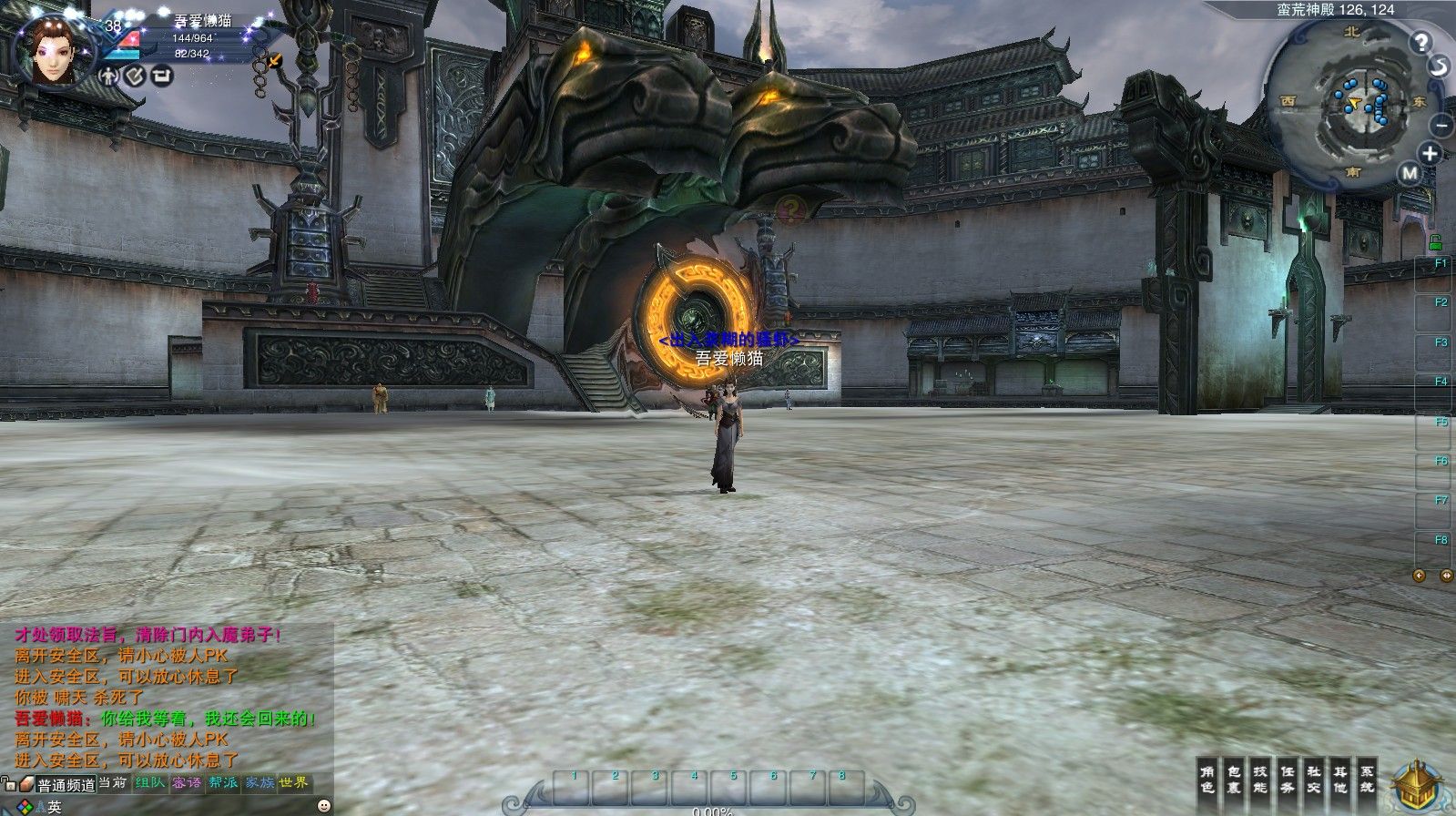Open the 系统 system menu
Viewport: 1456px width, 816px height.
(1366, 775)
